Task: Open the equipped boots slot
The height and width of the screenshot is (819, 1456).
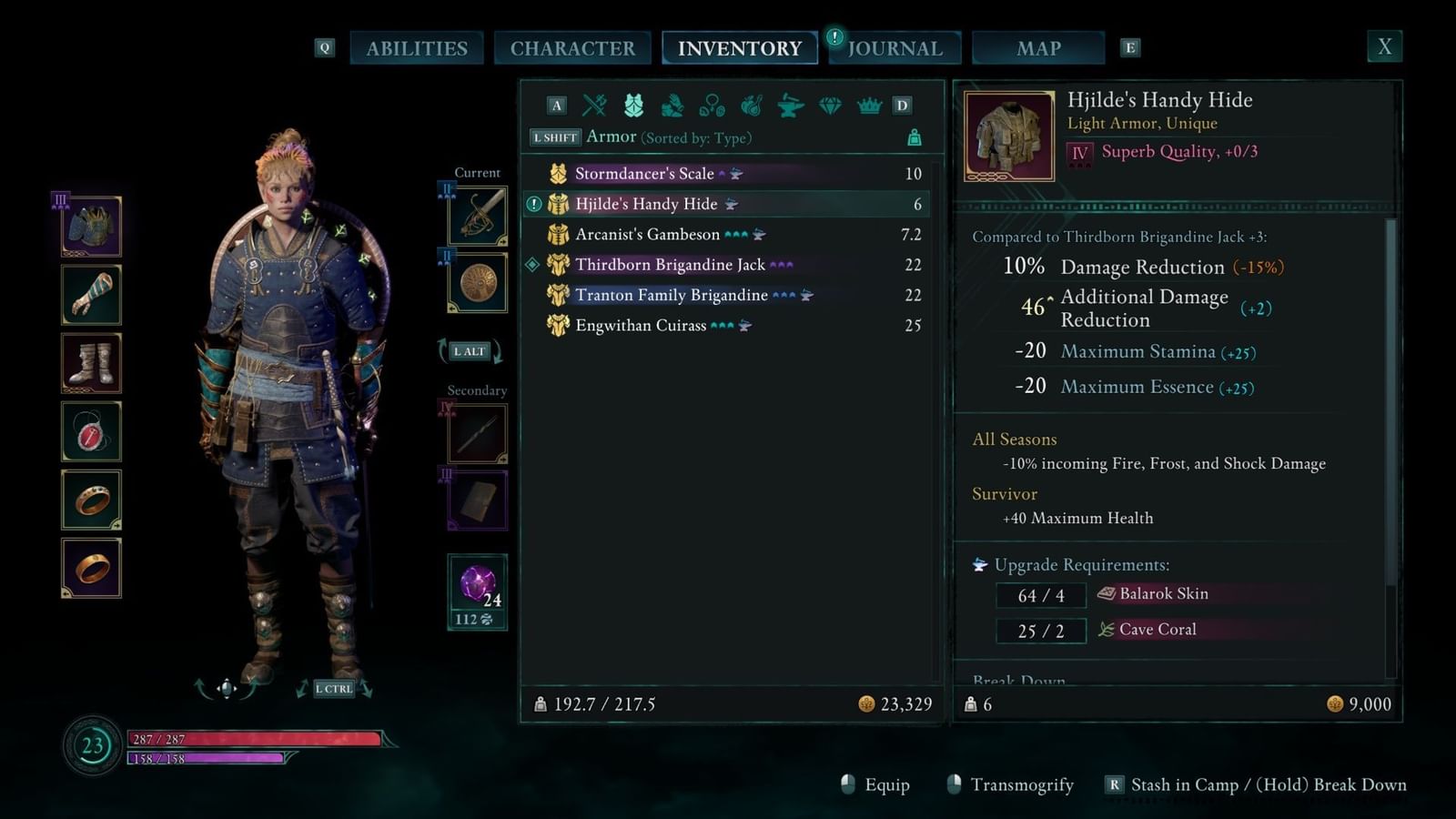Action: 91,363
